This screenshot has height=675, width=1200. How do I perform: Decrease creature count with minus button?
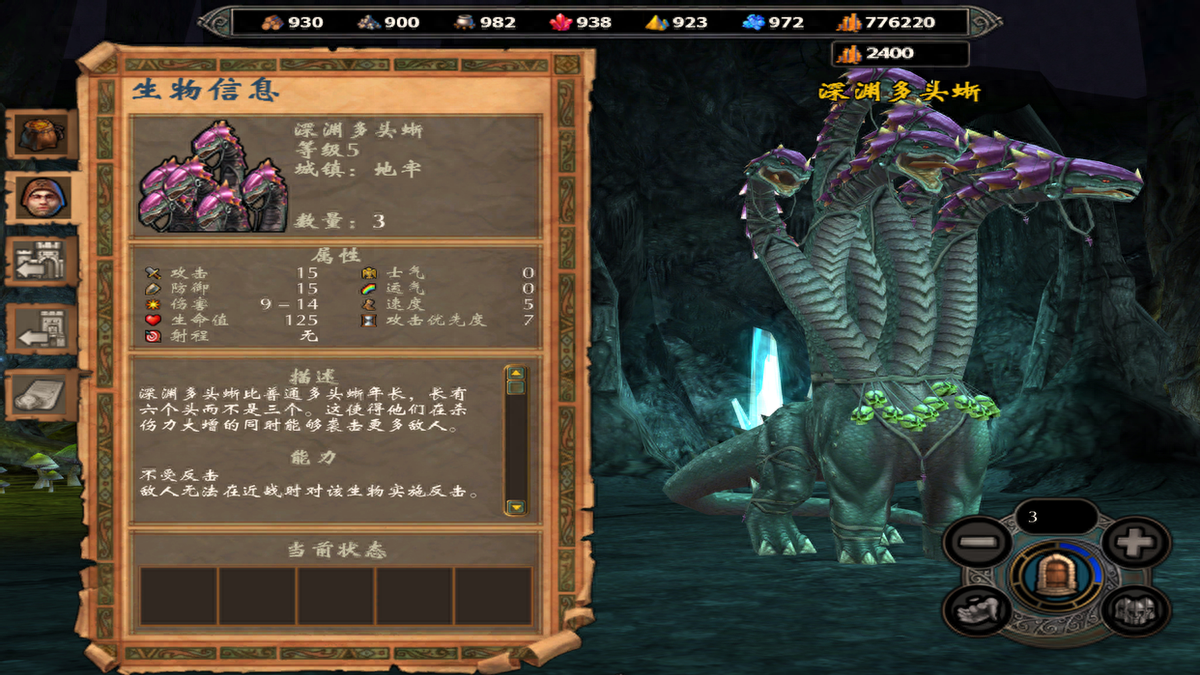[976, 544]
